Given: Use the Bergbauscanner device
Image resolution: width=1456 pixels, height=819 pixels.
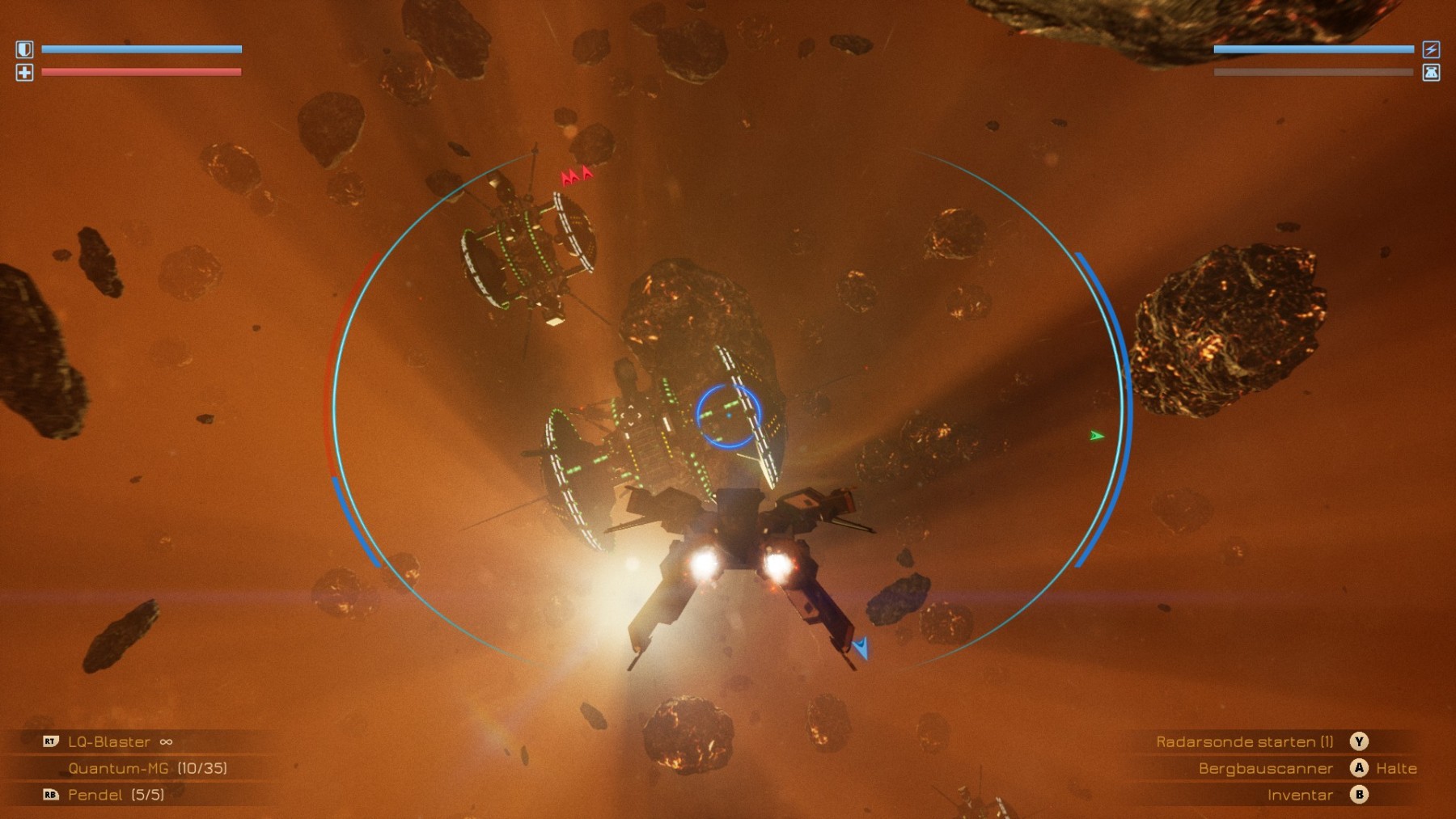Looking at the screenshot, I should pos(1265,769).
